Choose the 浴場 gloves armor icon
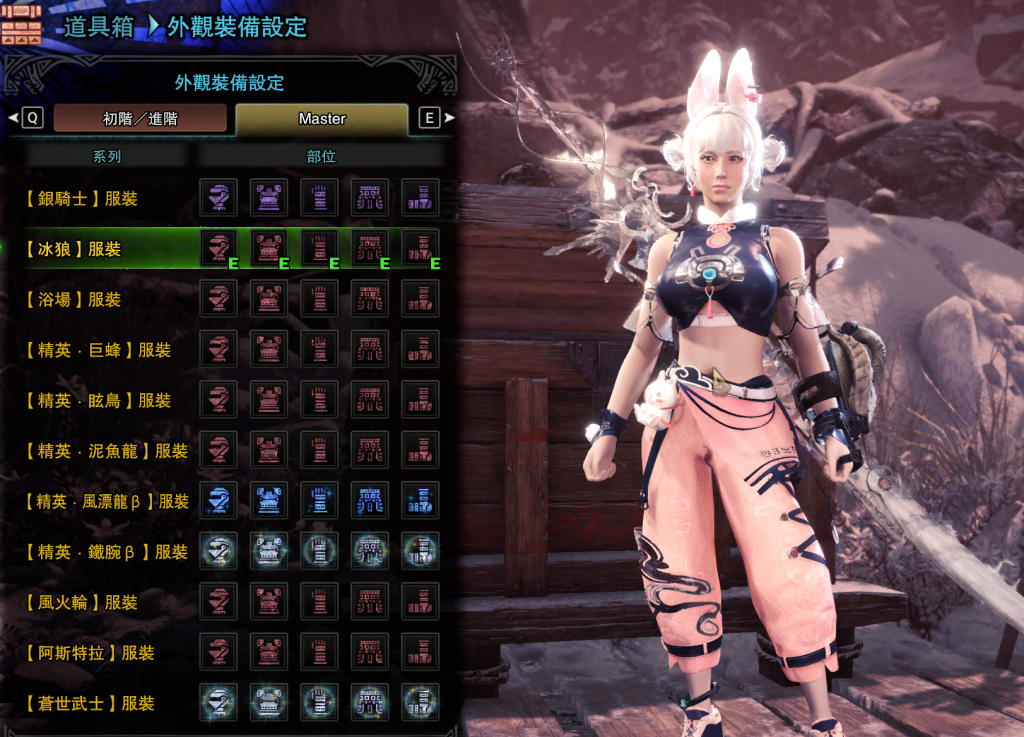The image size is (1024, 737). (319, 299)
